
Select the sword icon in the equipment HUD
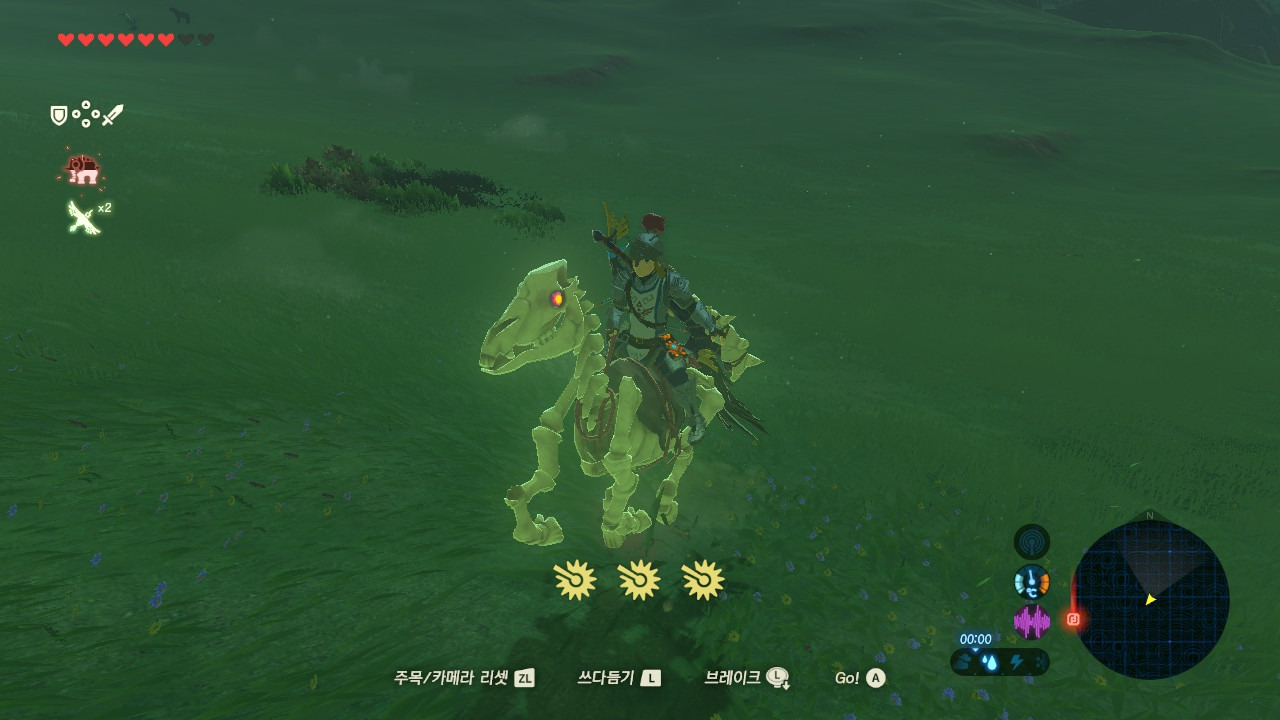point(112,116)
